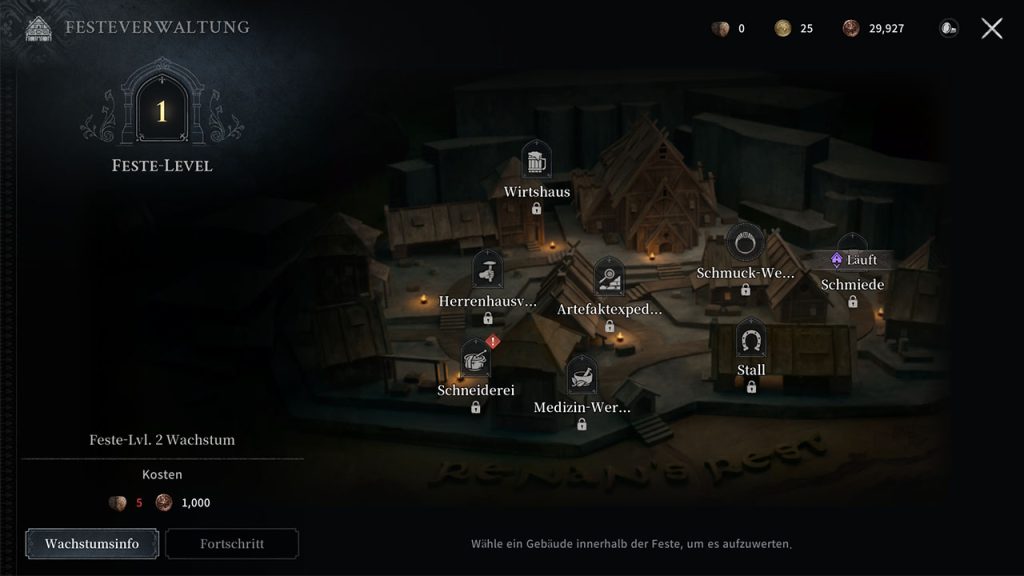
Task: Select the Schmuck-Werkstatt ring icon
Action: (745, 242)
